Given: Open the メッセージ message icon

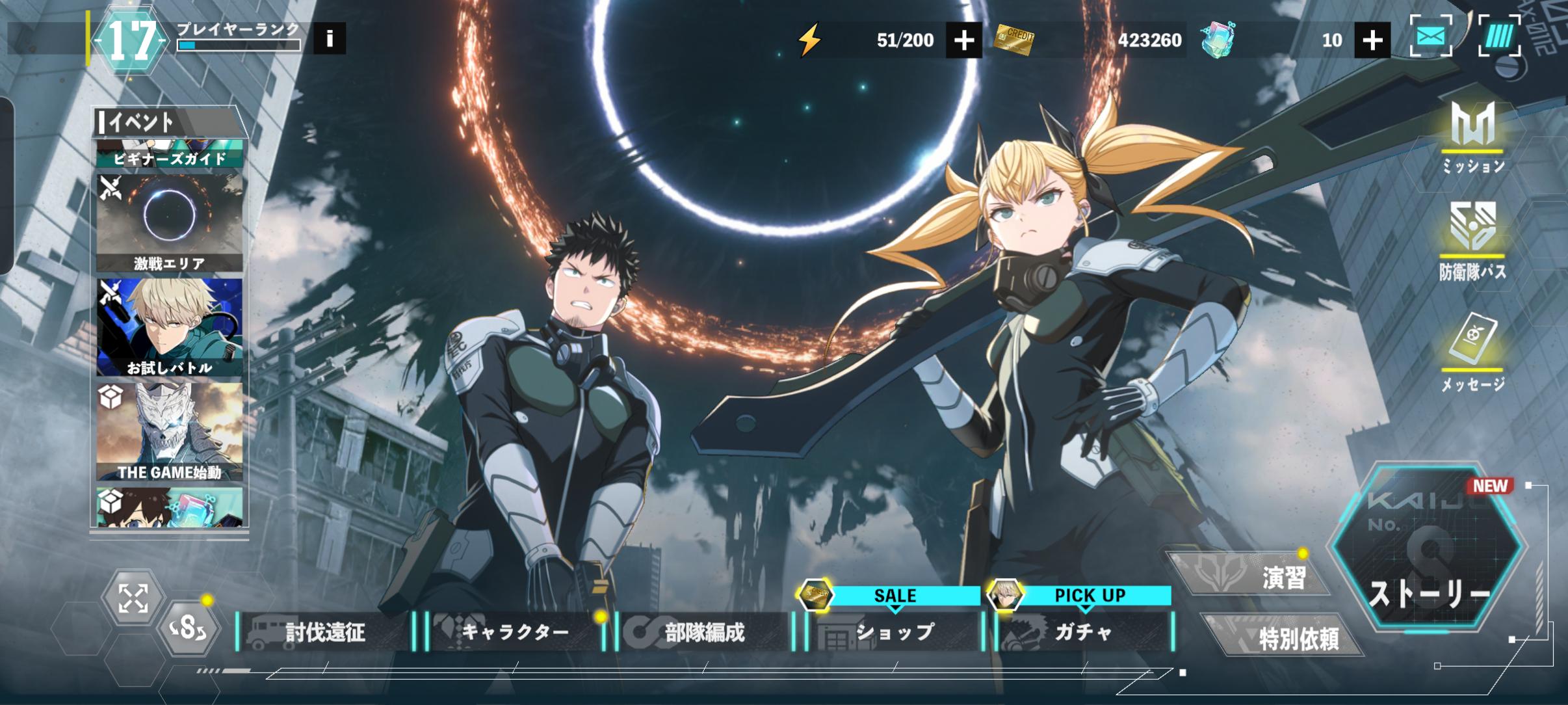Looking at the screenshot, I should (1473, 351).
